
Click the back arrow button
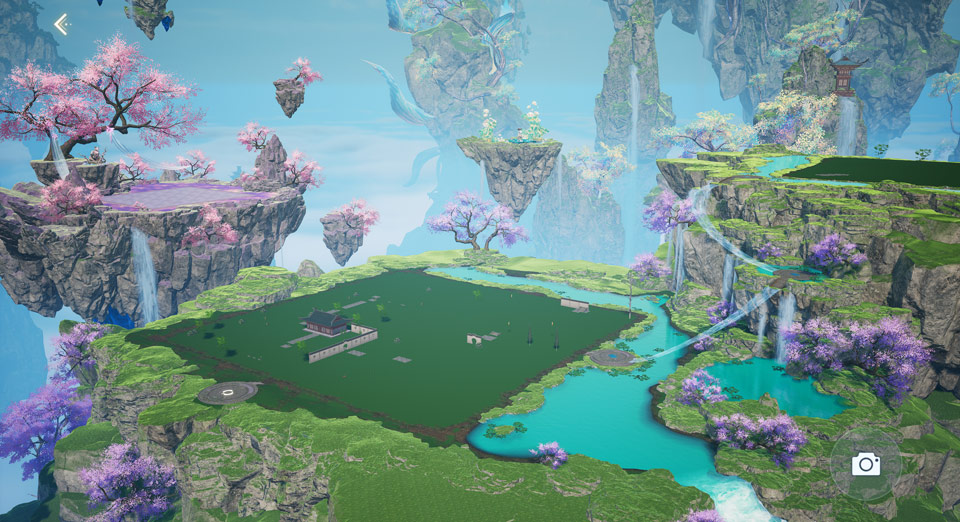click(x=62, y=24)
